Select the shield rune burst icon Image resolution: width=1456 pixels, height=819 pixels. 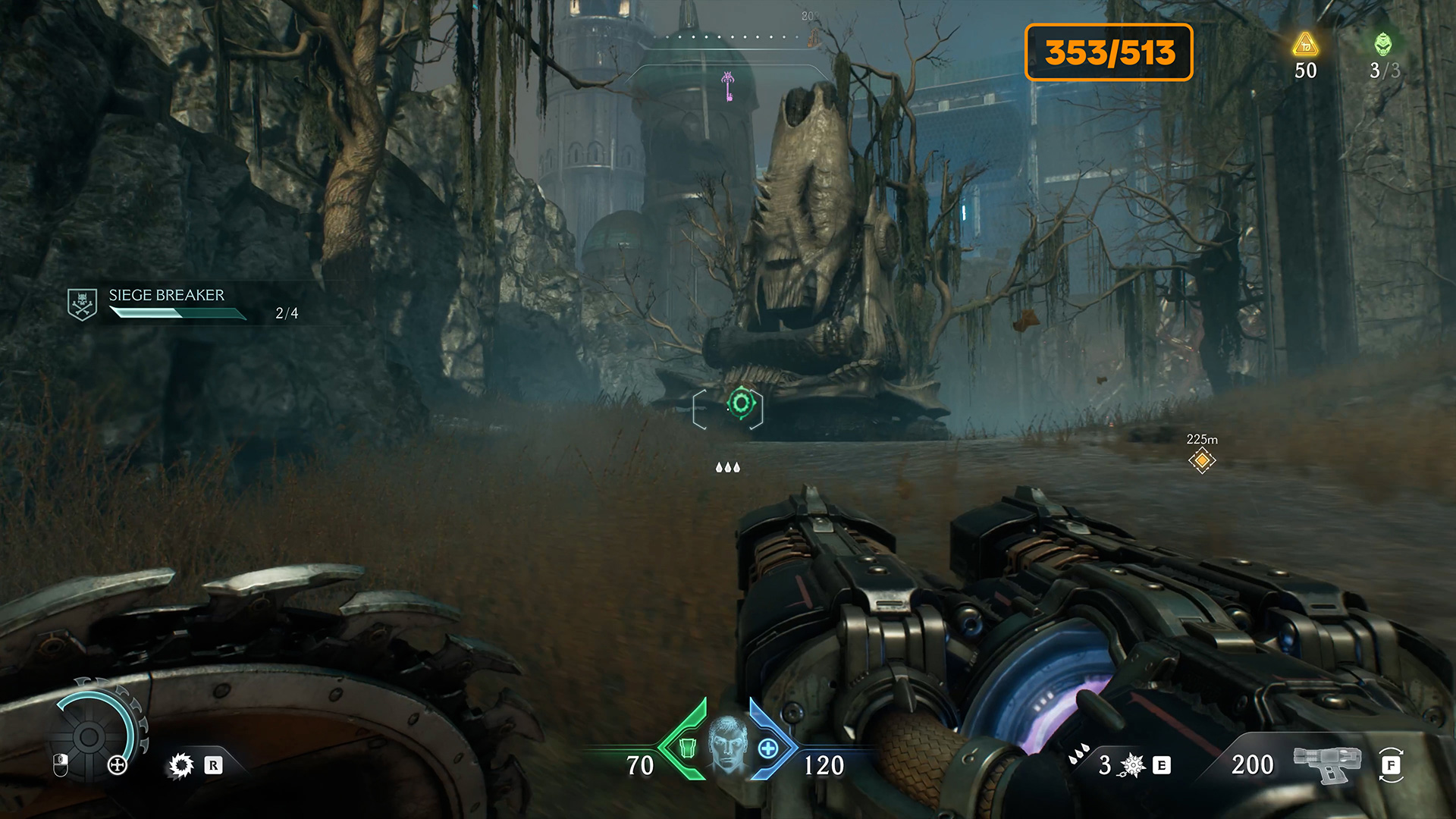pyautogui.click(x=181, y=765)
